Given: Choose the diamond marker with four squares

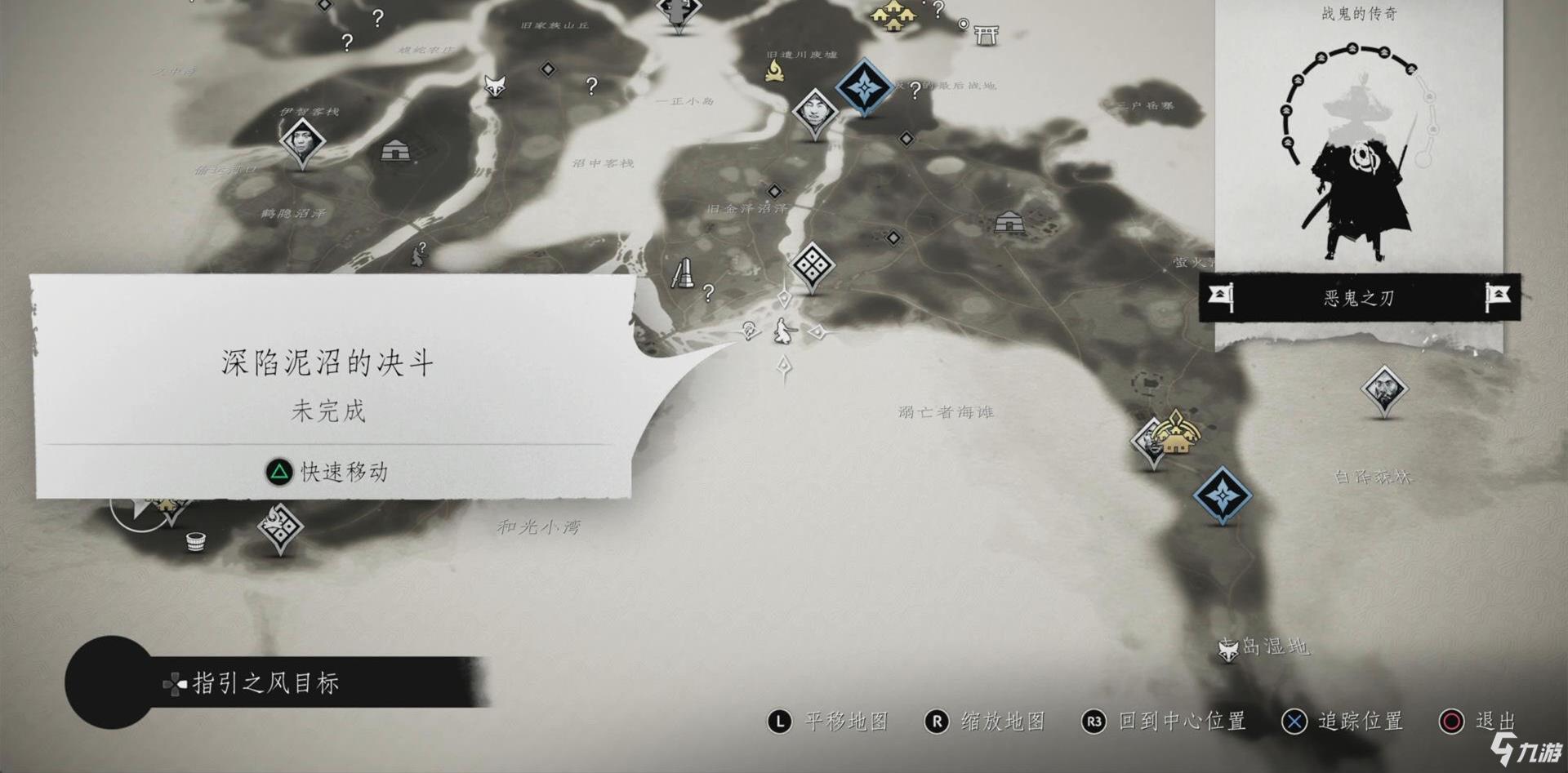Looking at the screenshot, I should 812,264.
